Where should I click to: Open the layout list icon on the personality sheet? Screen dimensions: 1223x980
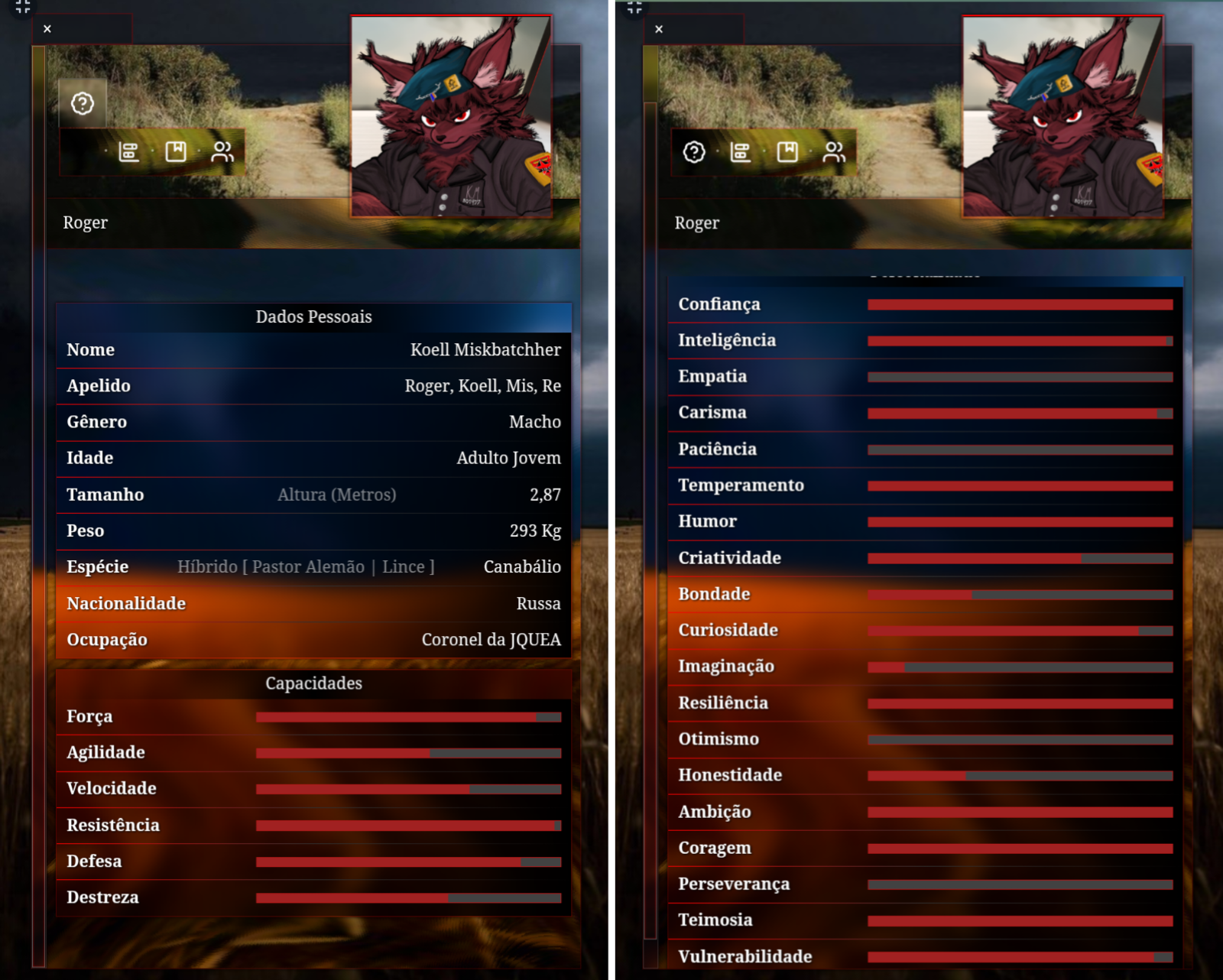[741, 152]
